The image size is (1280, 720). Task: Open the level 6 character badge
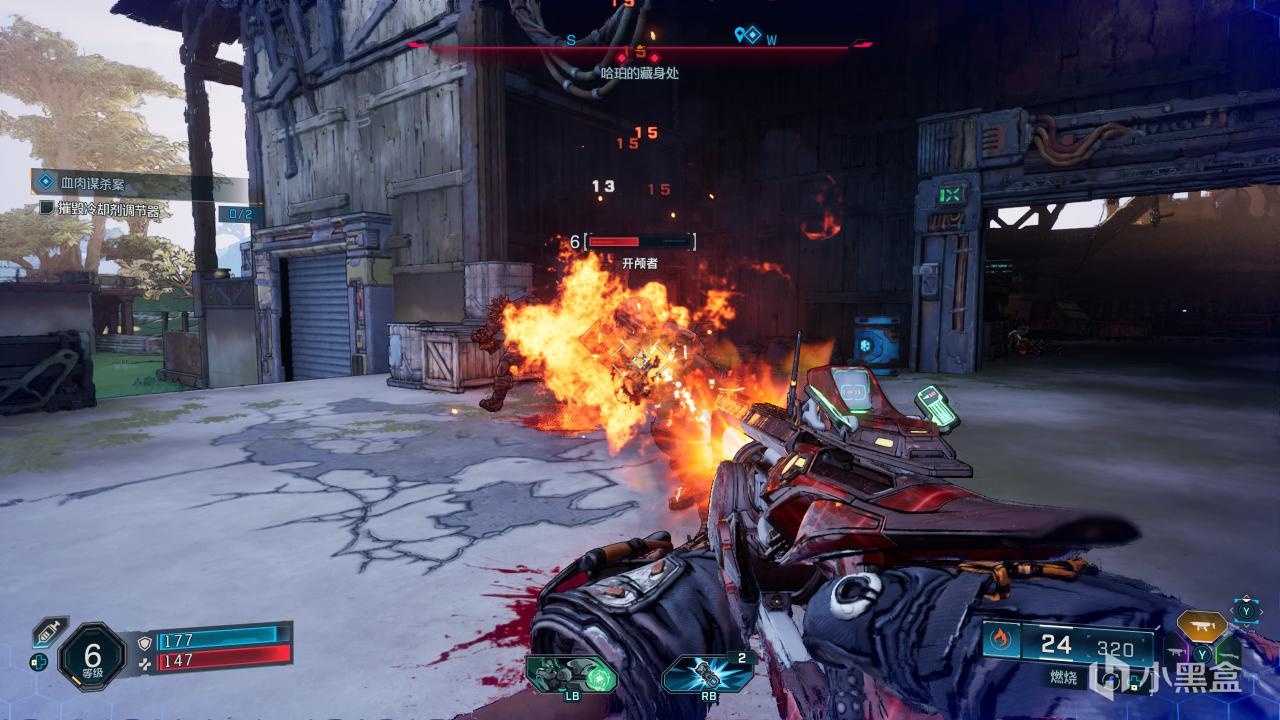[92, 655]
